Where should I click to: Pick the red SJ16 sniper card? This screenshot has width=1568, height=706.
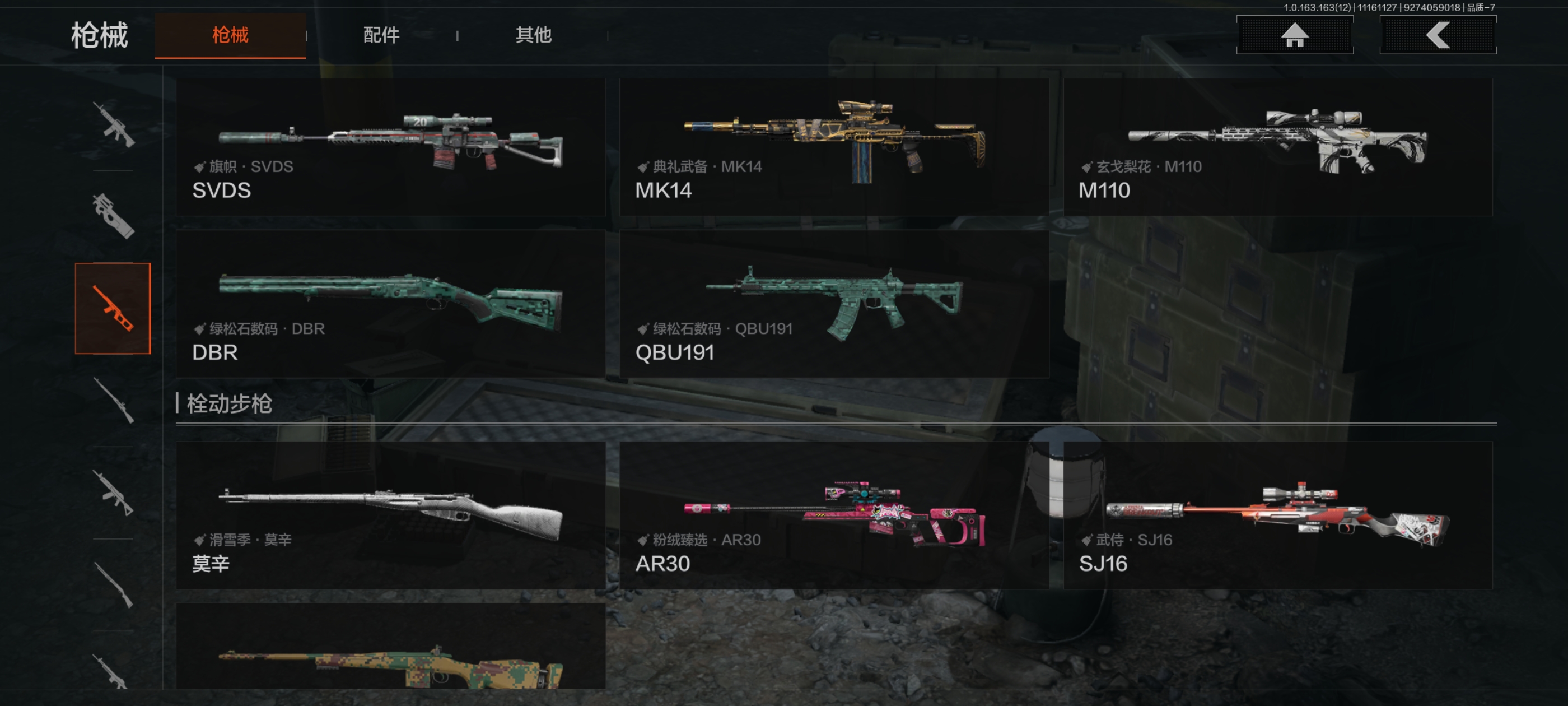[x=1277, y=515]
